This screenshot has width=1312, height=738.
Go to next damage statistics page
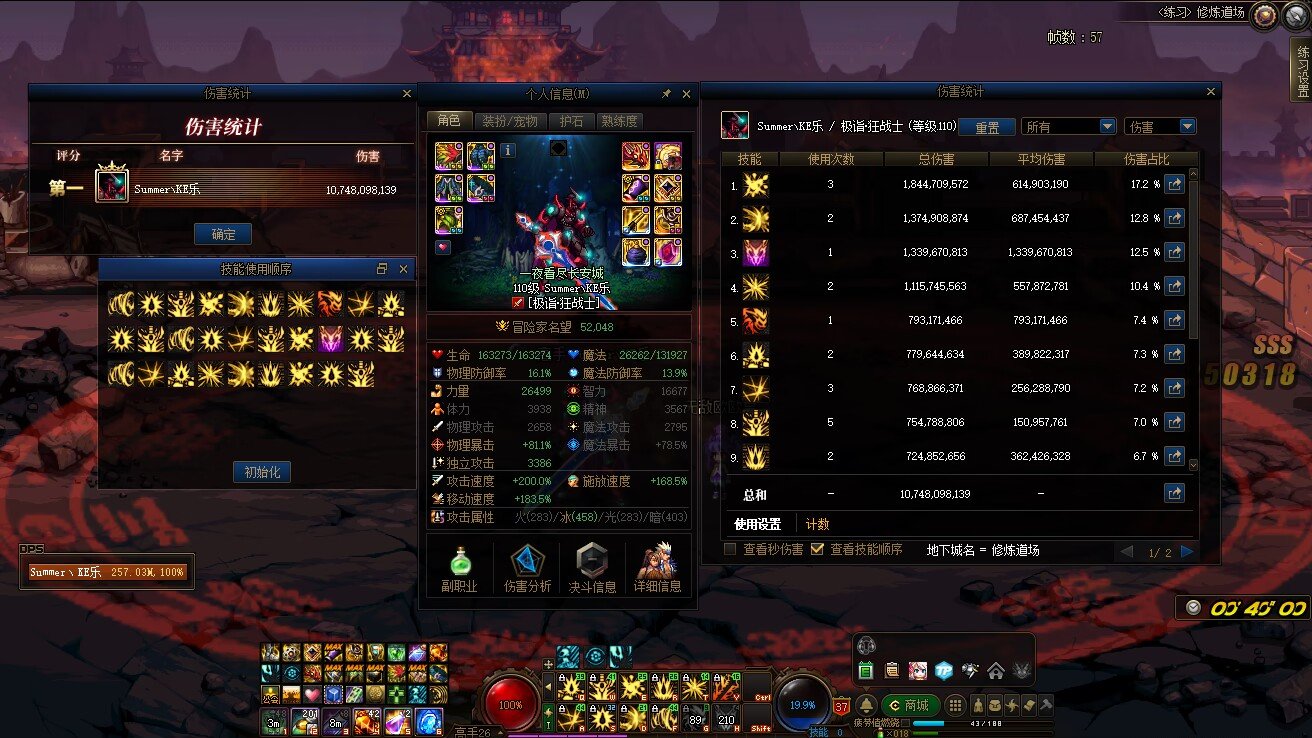pos(1187,552)
